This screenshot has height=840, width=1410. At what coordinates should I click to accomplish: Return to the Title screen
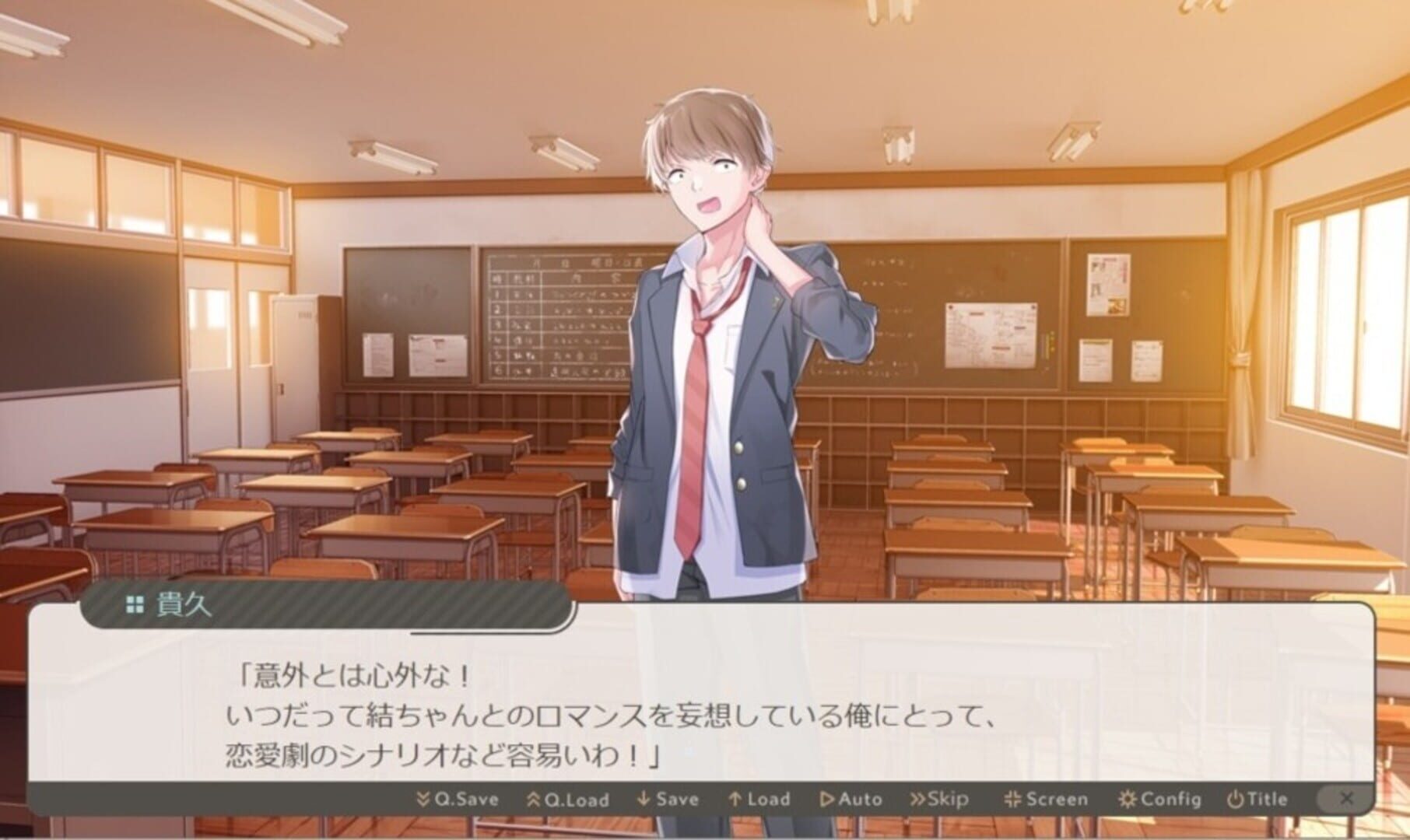pyautogui.click(x=1257, y=799)
